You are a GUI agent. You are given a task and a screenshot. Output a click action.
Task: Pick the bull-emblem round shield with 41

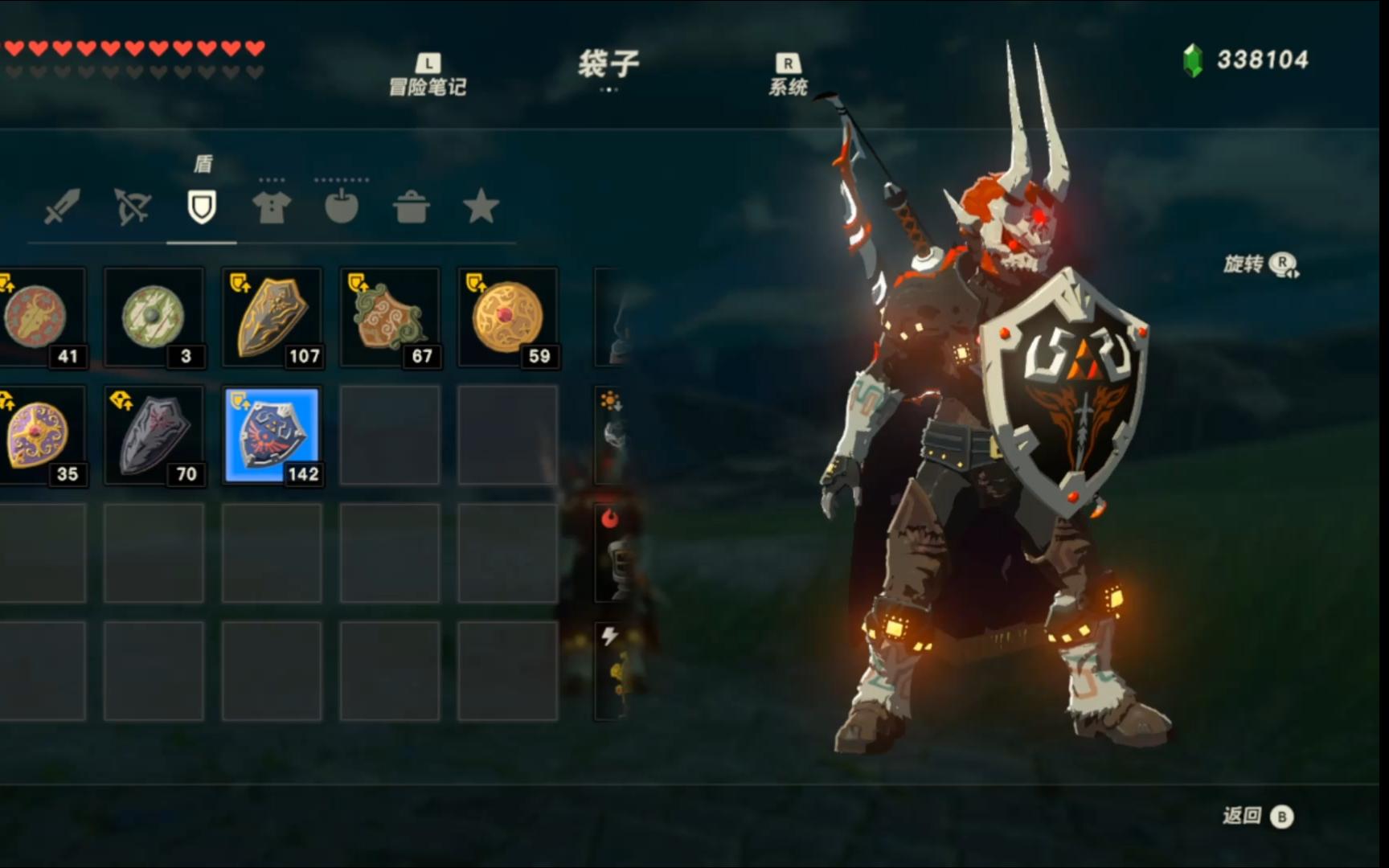[40, 317]
